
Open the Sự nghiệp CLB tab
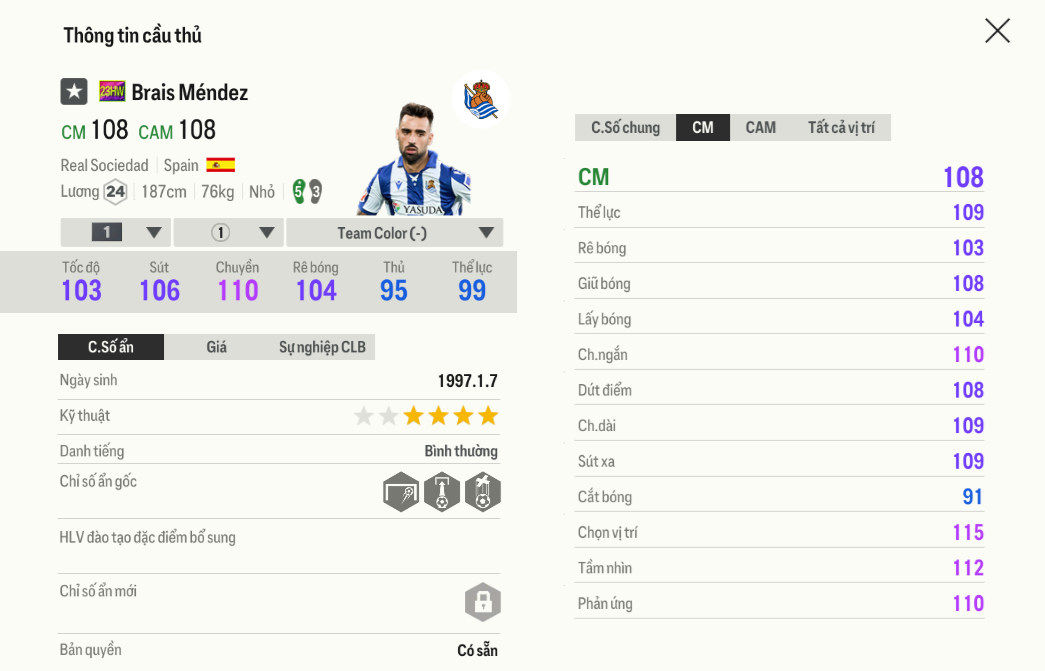(322, 347)
